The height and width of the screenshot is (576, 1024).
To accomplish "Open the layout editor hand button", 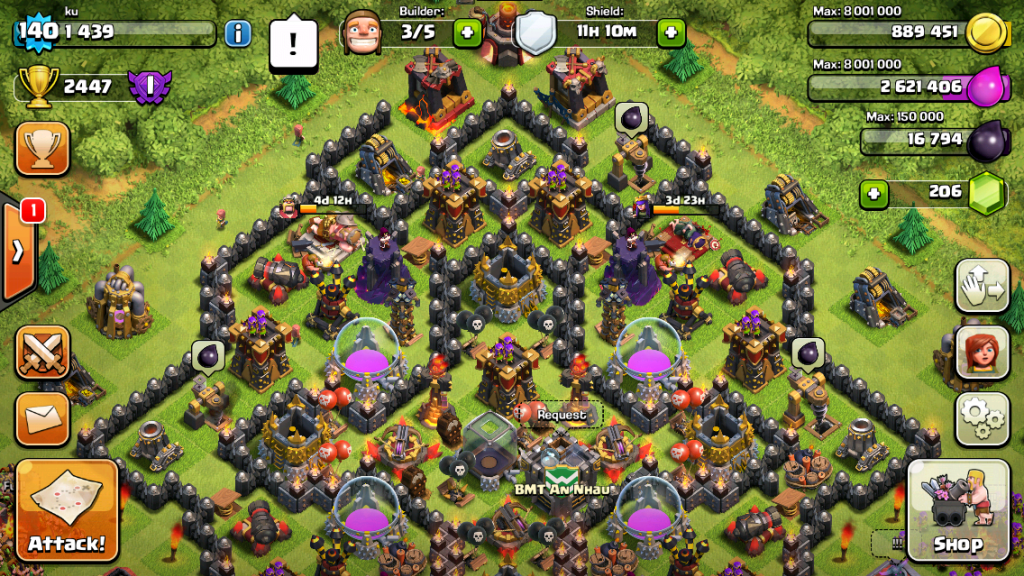I will 982,287.
